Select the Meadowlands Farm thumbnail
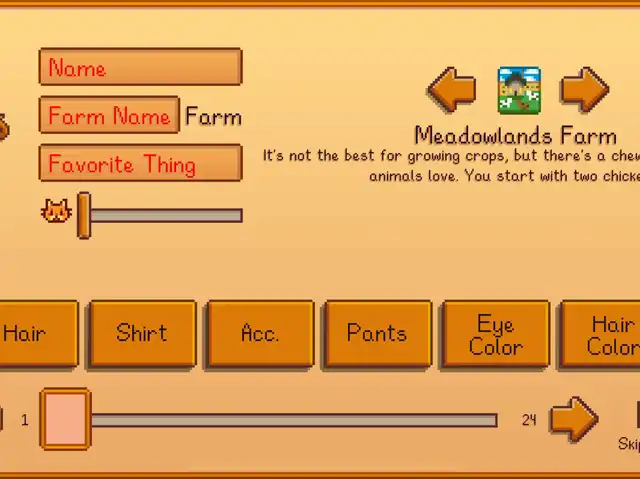This screenshot has height=479, width=640. pyautogui.click(x=519, y=90)
